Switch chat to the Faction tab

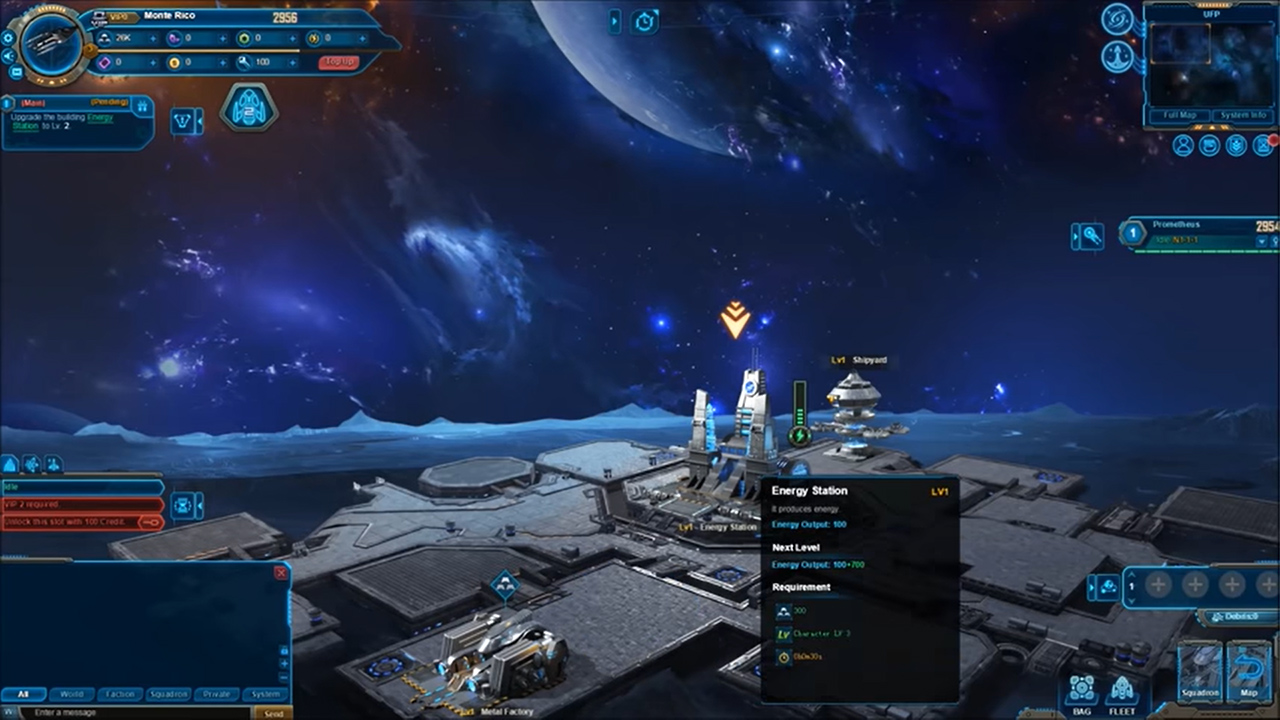[120, 694]
